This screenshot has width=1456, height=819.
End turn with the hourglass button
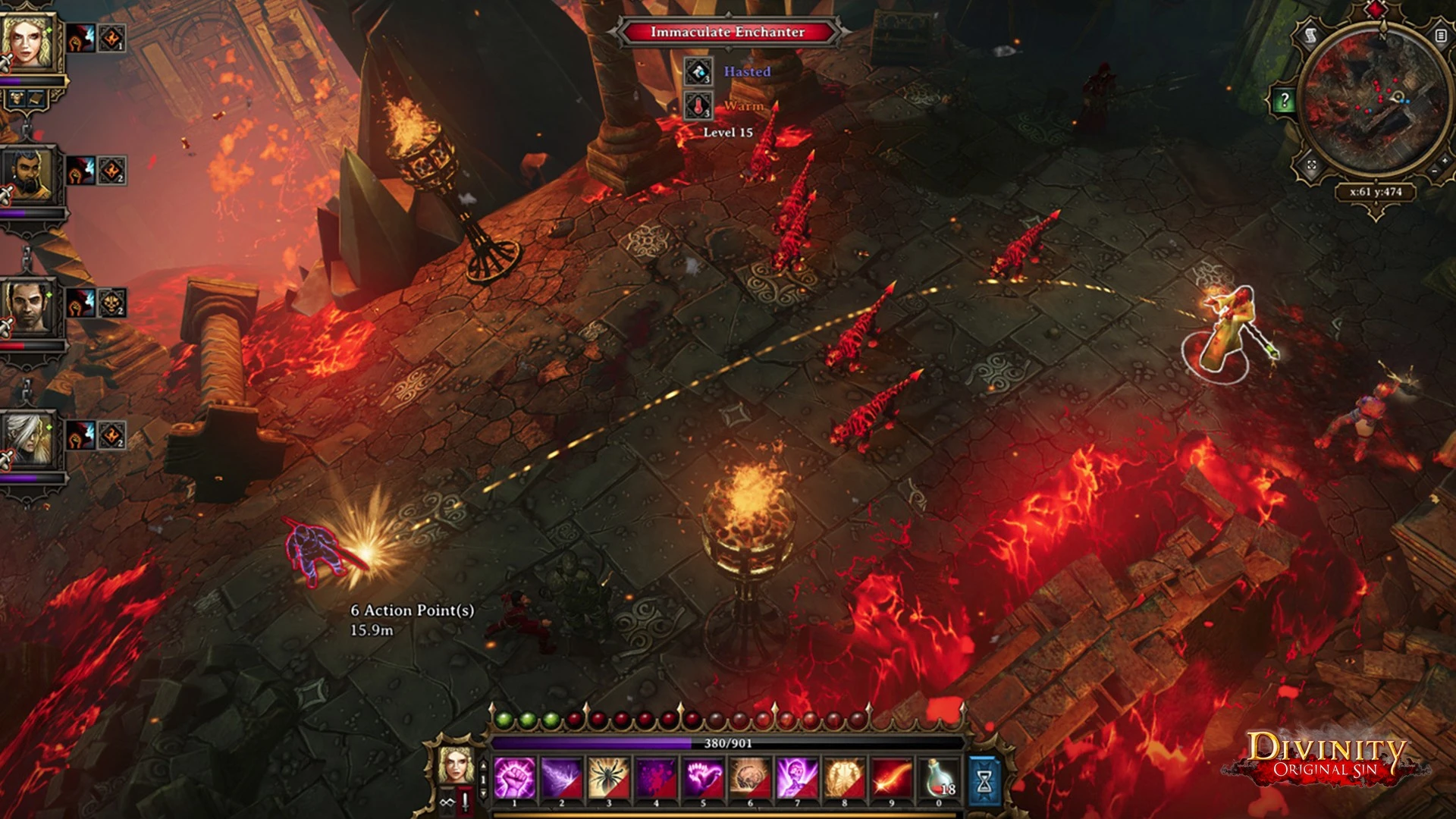(984, 780)
